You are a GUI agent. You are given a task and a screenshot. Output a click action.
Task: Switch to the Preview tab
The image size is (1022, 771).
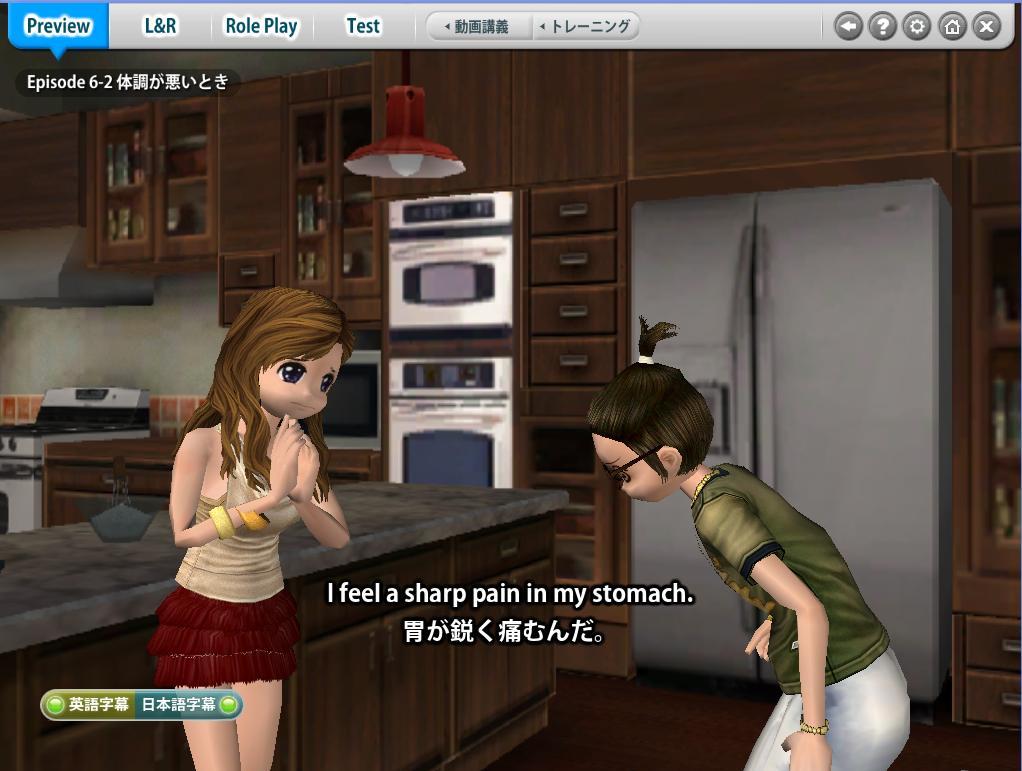[57, 26]
